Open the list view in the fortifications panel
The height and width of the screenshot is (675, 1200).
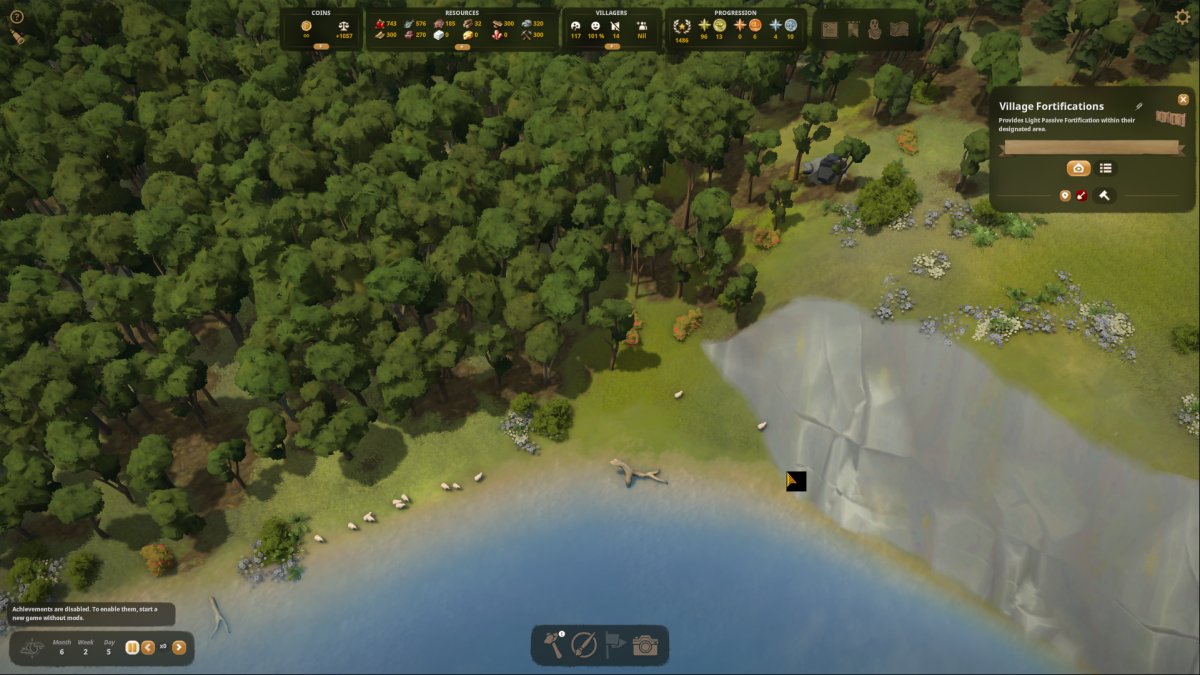1106,168
